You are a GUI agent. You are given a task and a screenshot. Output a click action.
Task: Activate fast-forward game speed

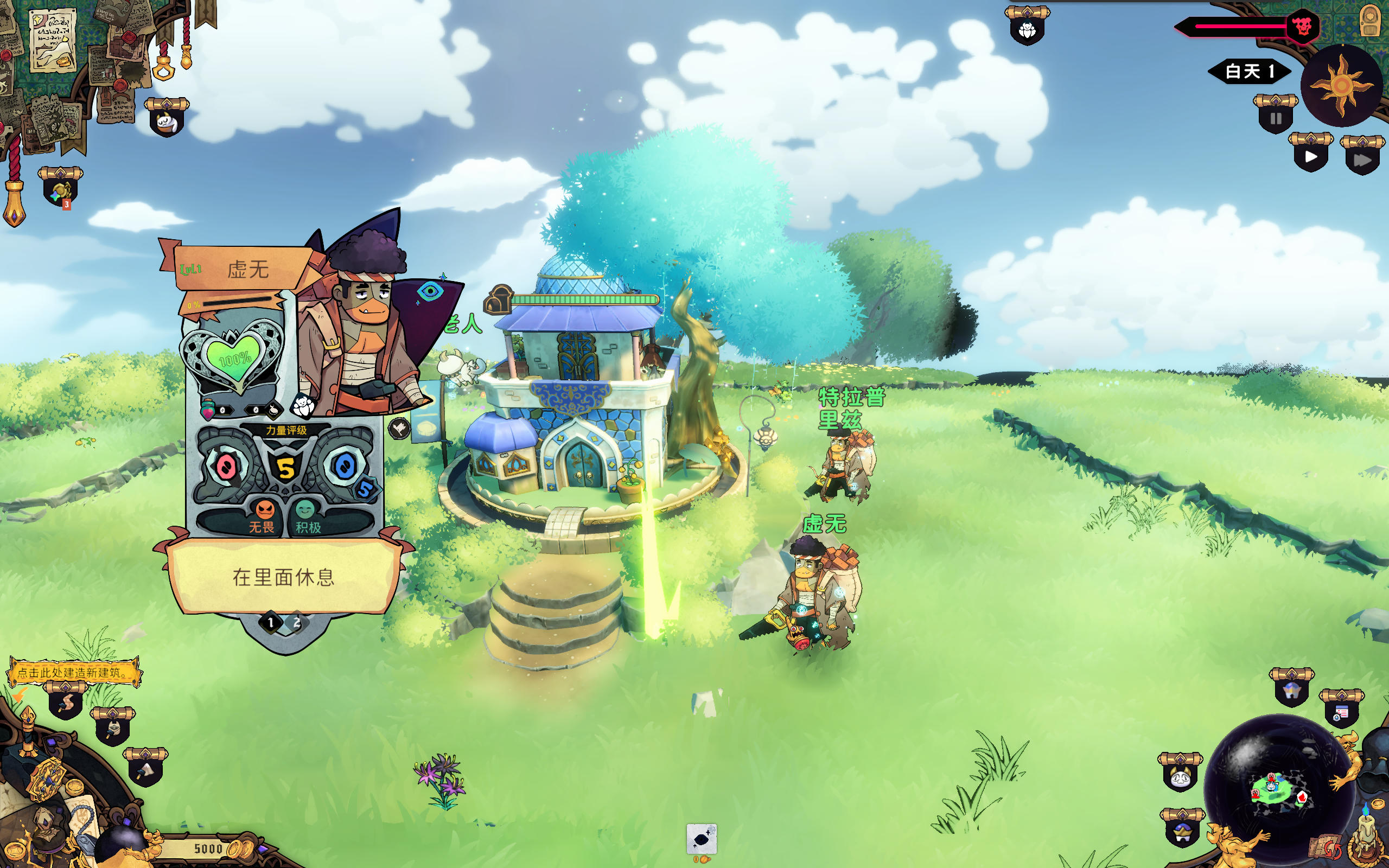pyautogui.click(x=1362, y=159)
